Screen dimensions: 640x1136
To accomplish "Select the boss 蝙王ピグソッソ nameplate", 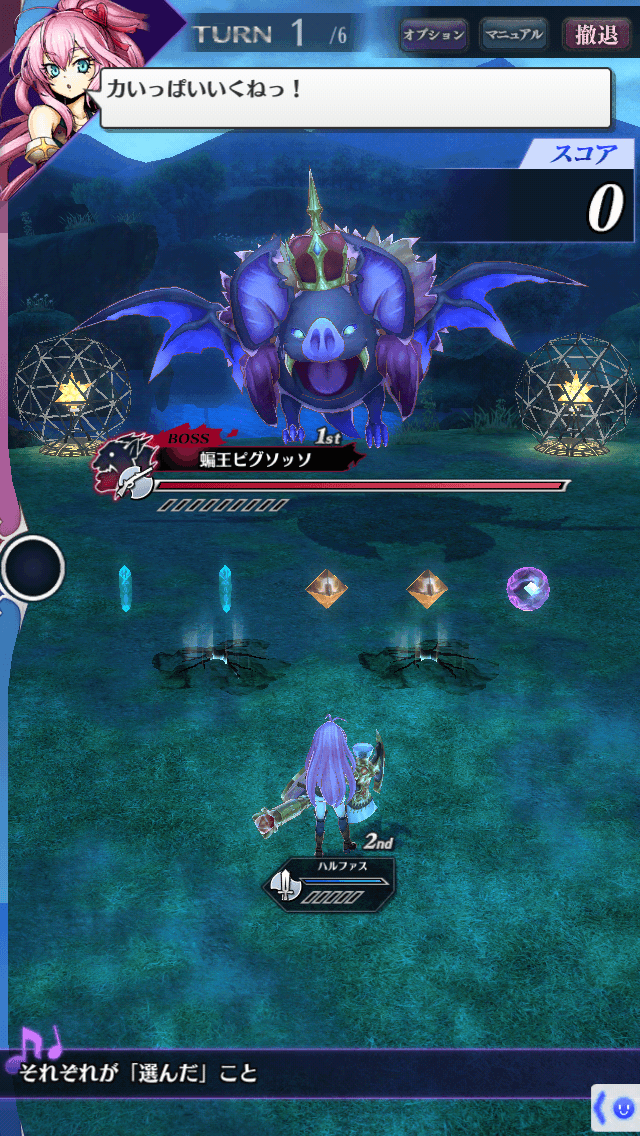I will (x=255, y=459).
